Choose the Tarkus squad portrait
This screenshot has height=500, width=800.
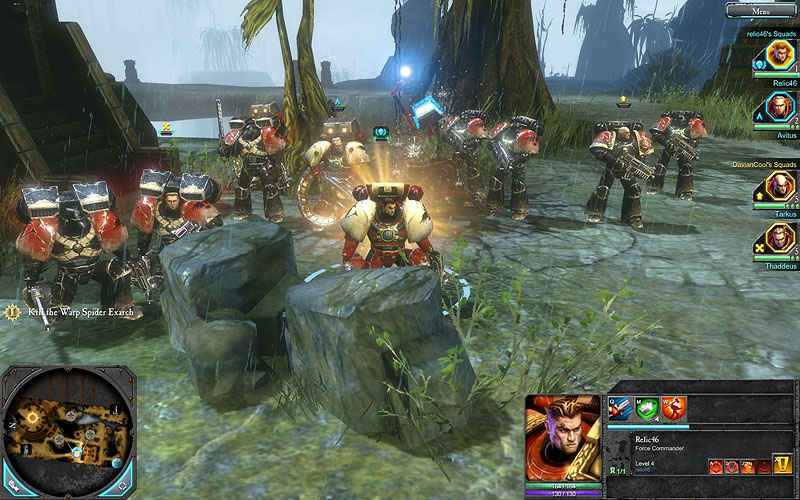click(x=779, y=187)
